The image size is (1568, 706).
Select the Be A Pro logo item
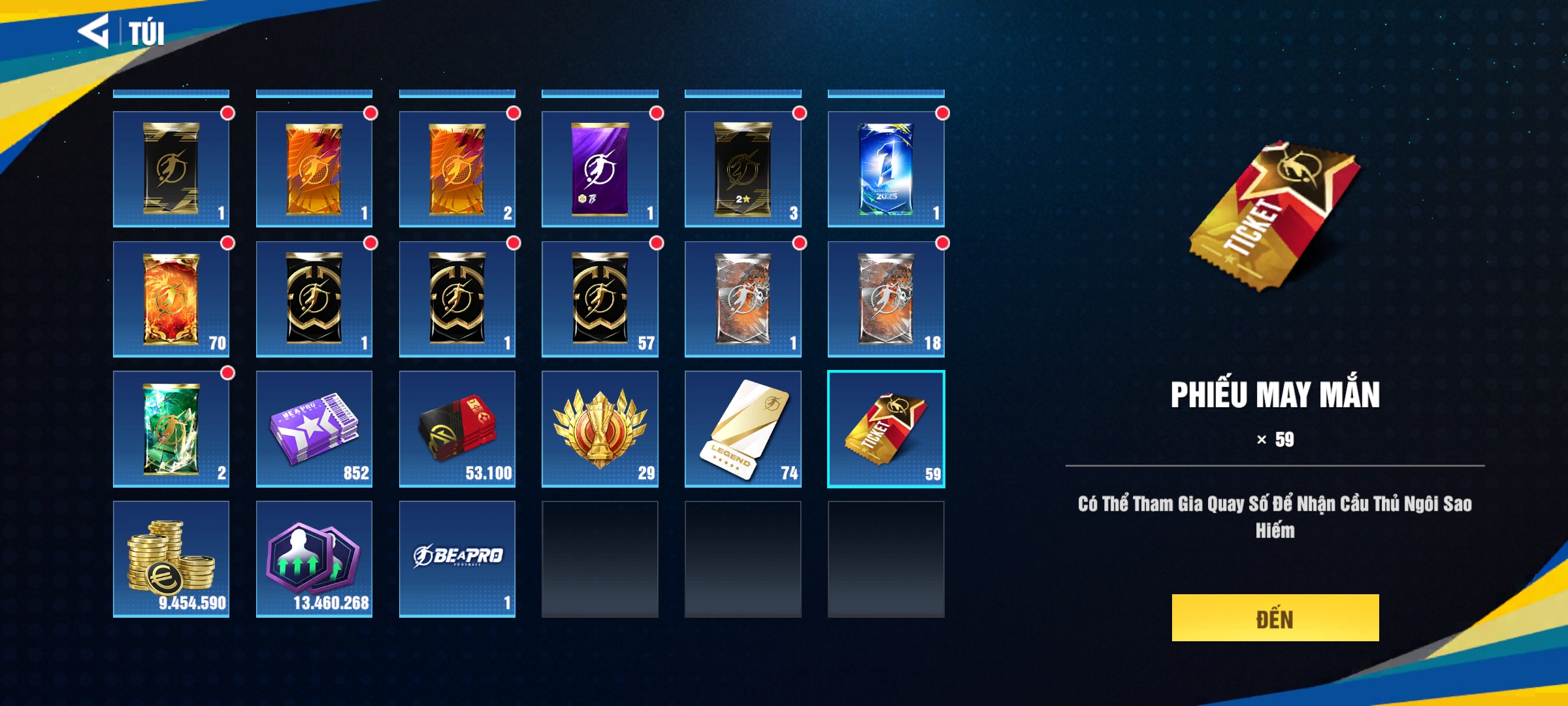457,559
